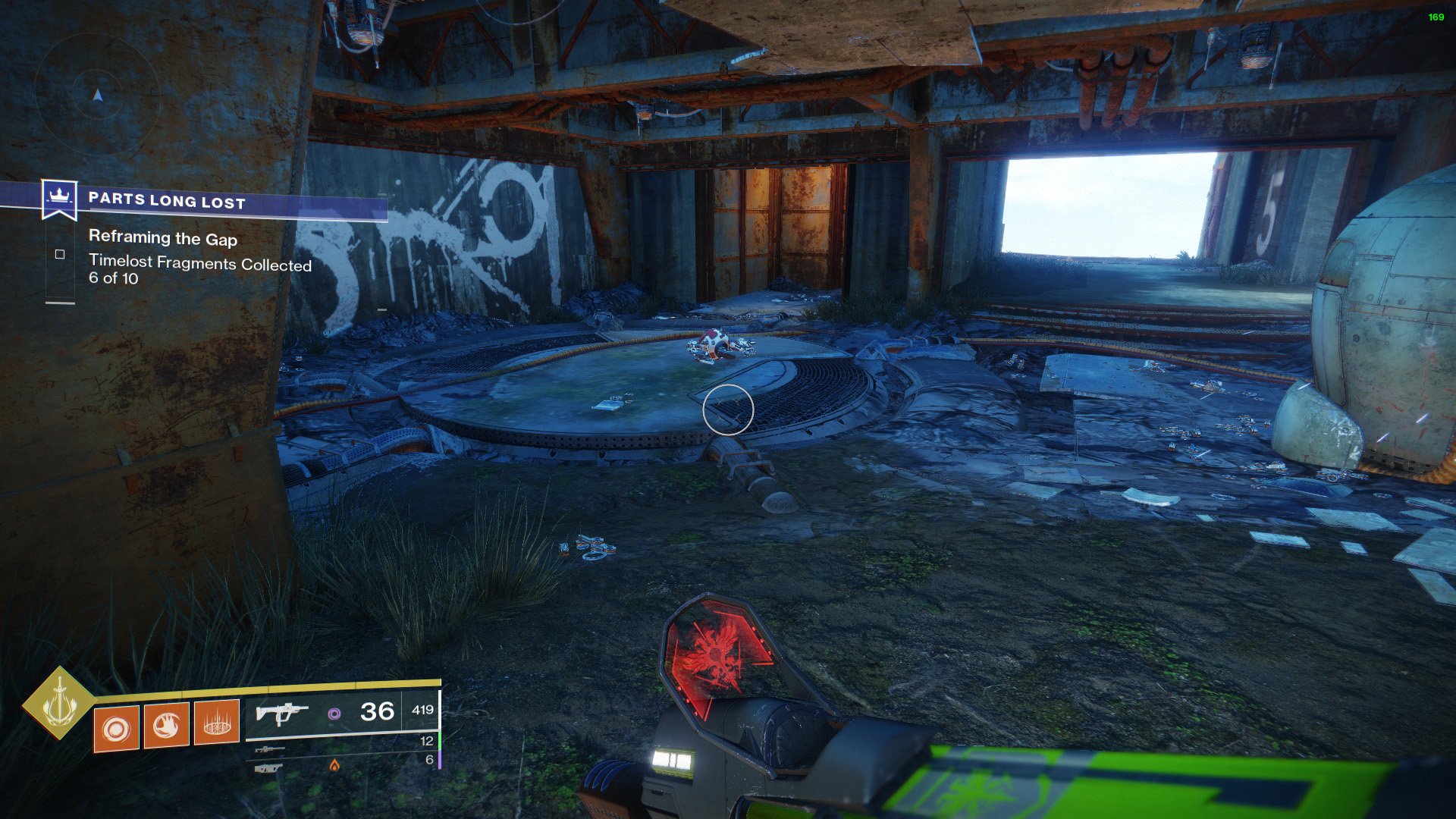The image size is (1456, 819).
Task: Use the flaming hand melee ability
Action: [166, 726]
